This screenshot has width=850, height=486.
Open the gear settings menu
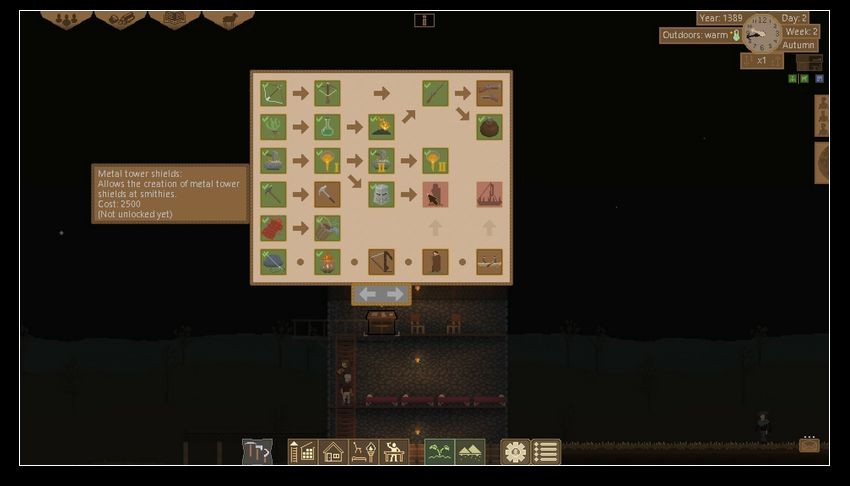515,452
